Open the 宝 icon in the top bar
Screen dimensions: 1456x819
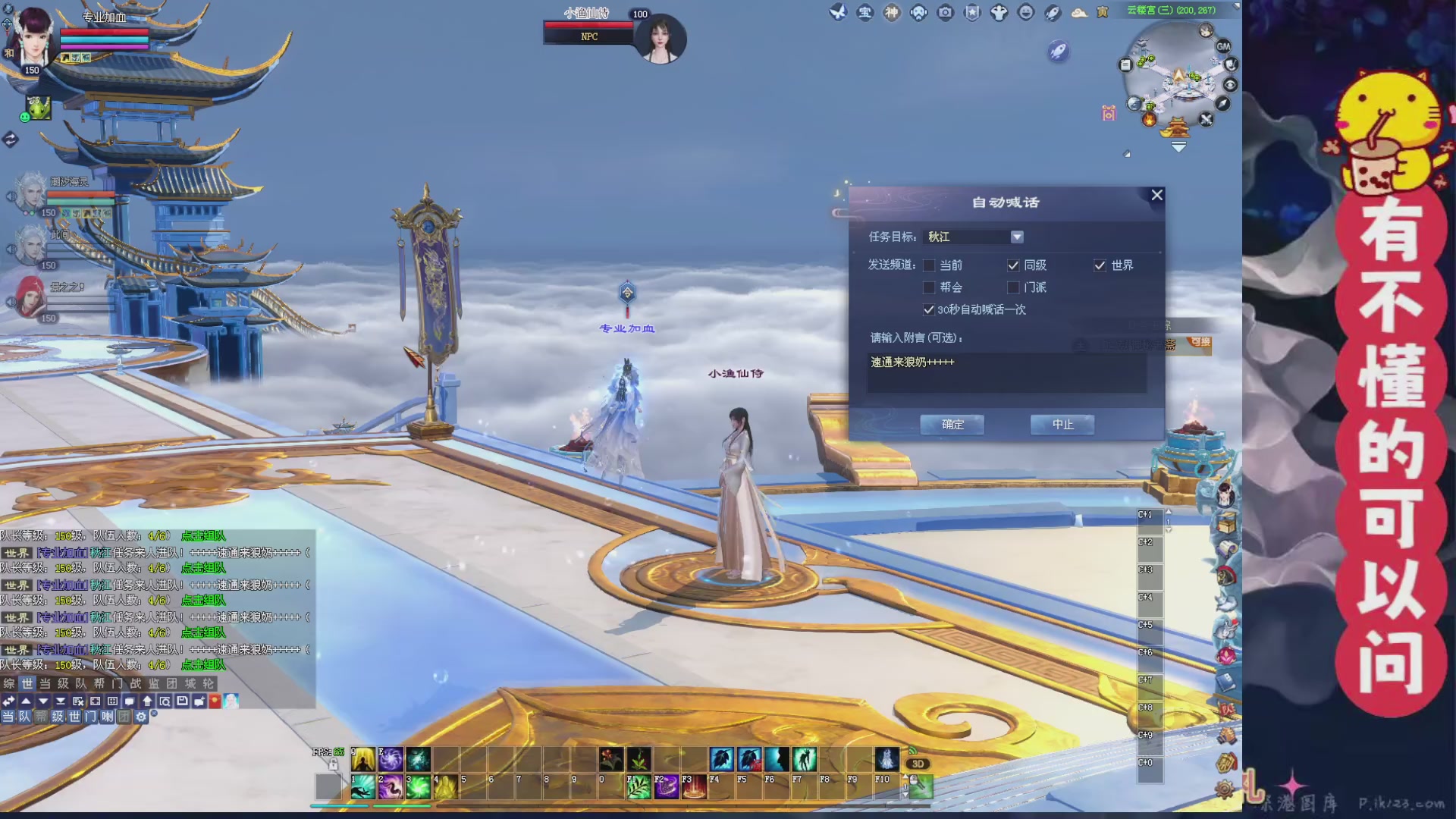pyautogui.click(x=864, y=13)
